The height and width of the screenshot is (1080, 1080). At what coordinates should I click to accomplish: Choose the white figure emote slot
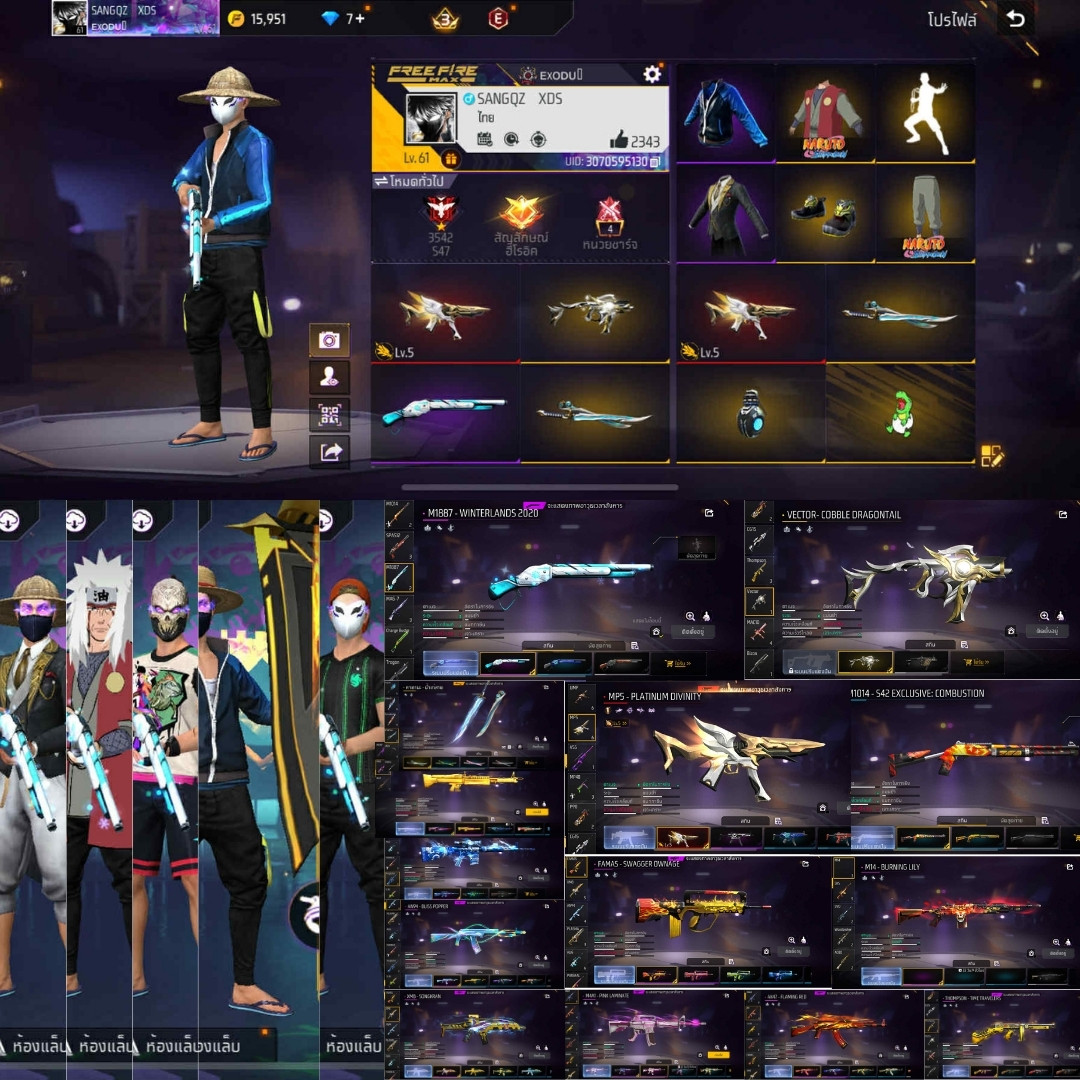click(x=925, y=113)
